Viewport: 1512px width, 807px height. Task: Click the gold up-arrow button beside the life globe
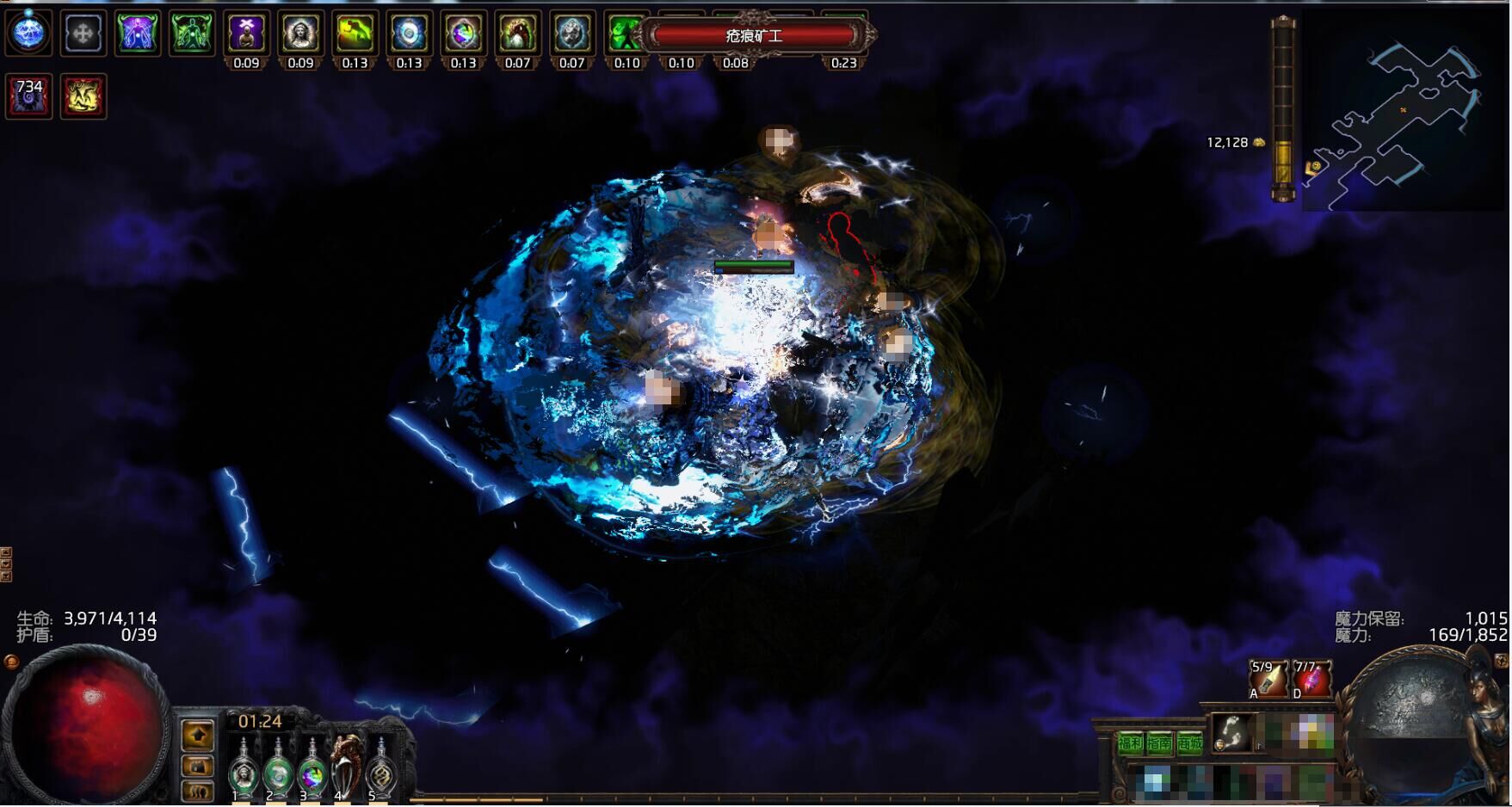pyautogui.click(x=198, y=735)
